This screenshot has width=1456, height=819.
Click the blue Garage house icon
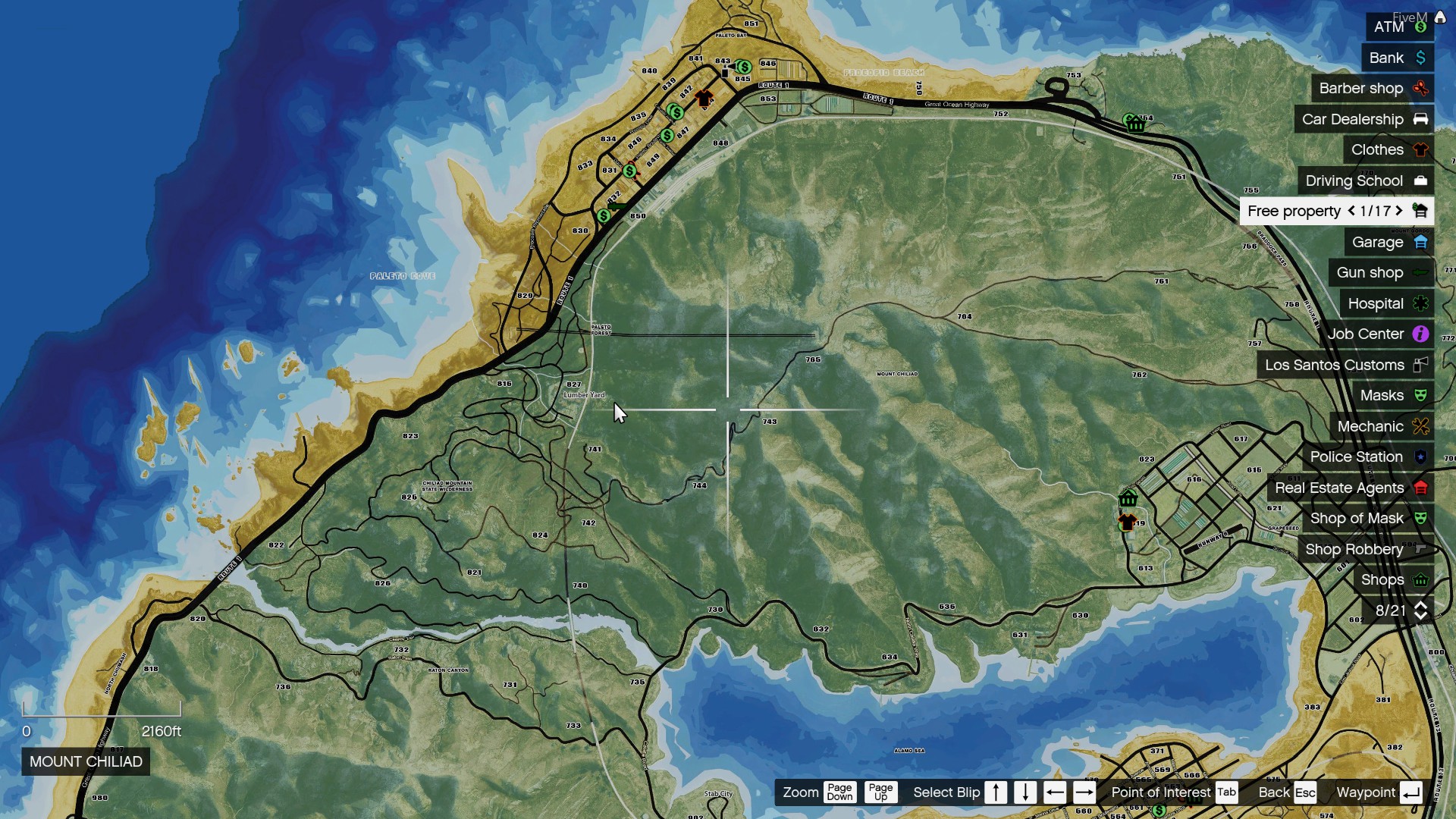click(x=1422, y=242)
